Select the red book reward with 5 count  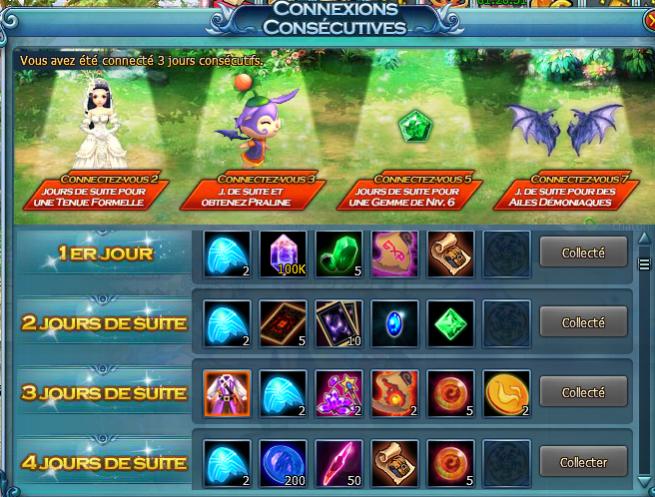(282, 323)
